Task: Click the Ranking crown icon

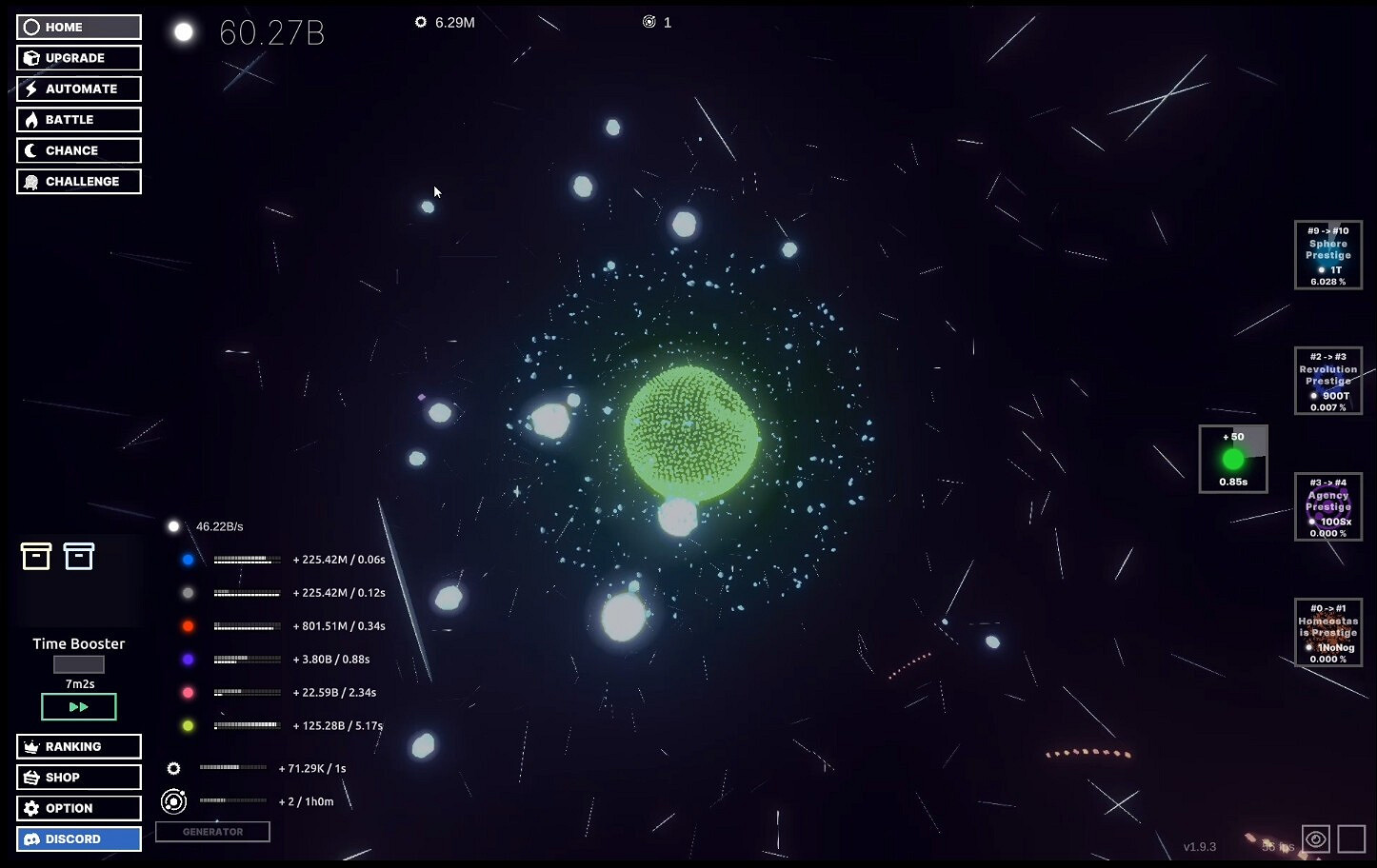Action: [31, 746]
